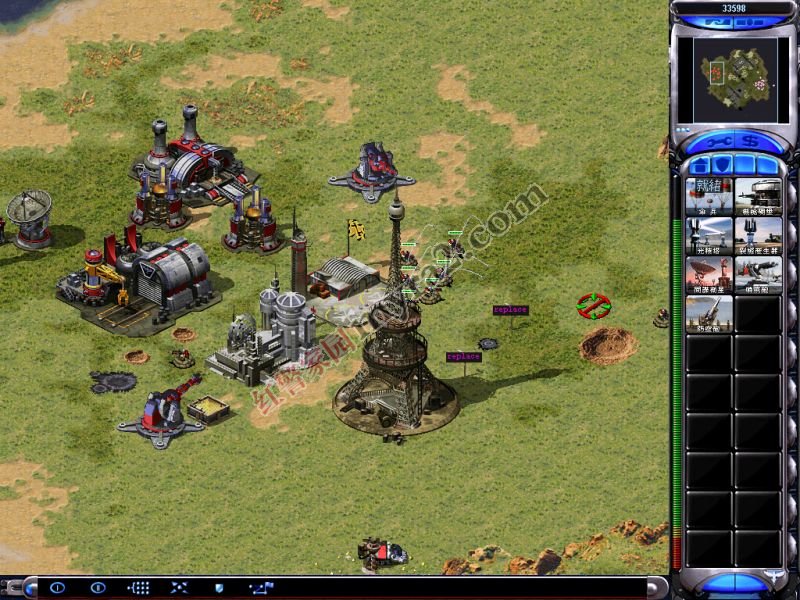The width and height of the screenshot is (800, 600).
Task: Switch to the shield defenses build tab
Action: 721,165
